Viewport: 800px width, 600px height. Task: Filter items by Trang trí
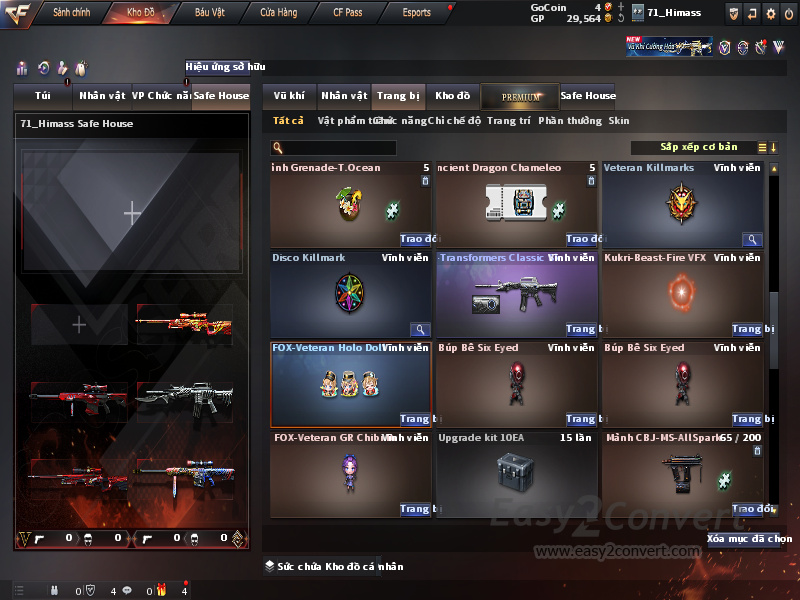click(508, 121)
